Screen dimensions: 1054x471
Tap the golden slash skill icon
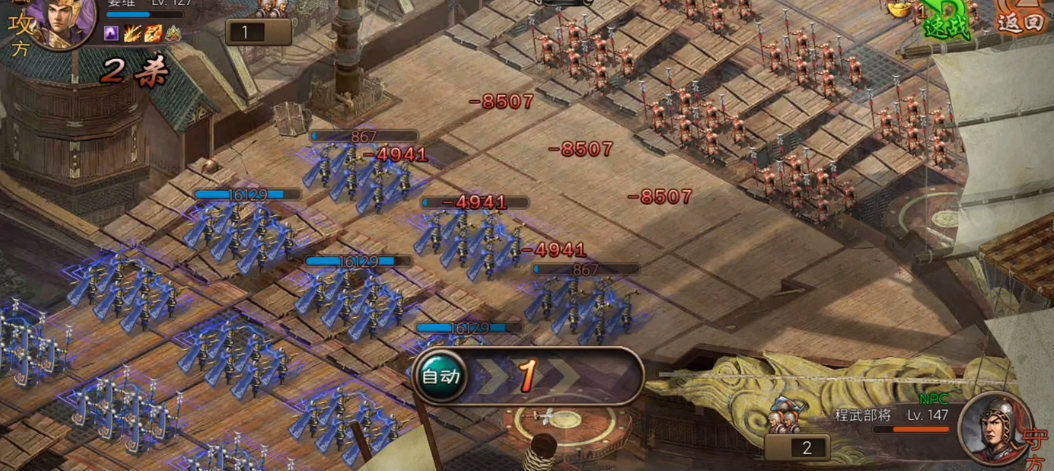(x=132, y=34)
